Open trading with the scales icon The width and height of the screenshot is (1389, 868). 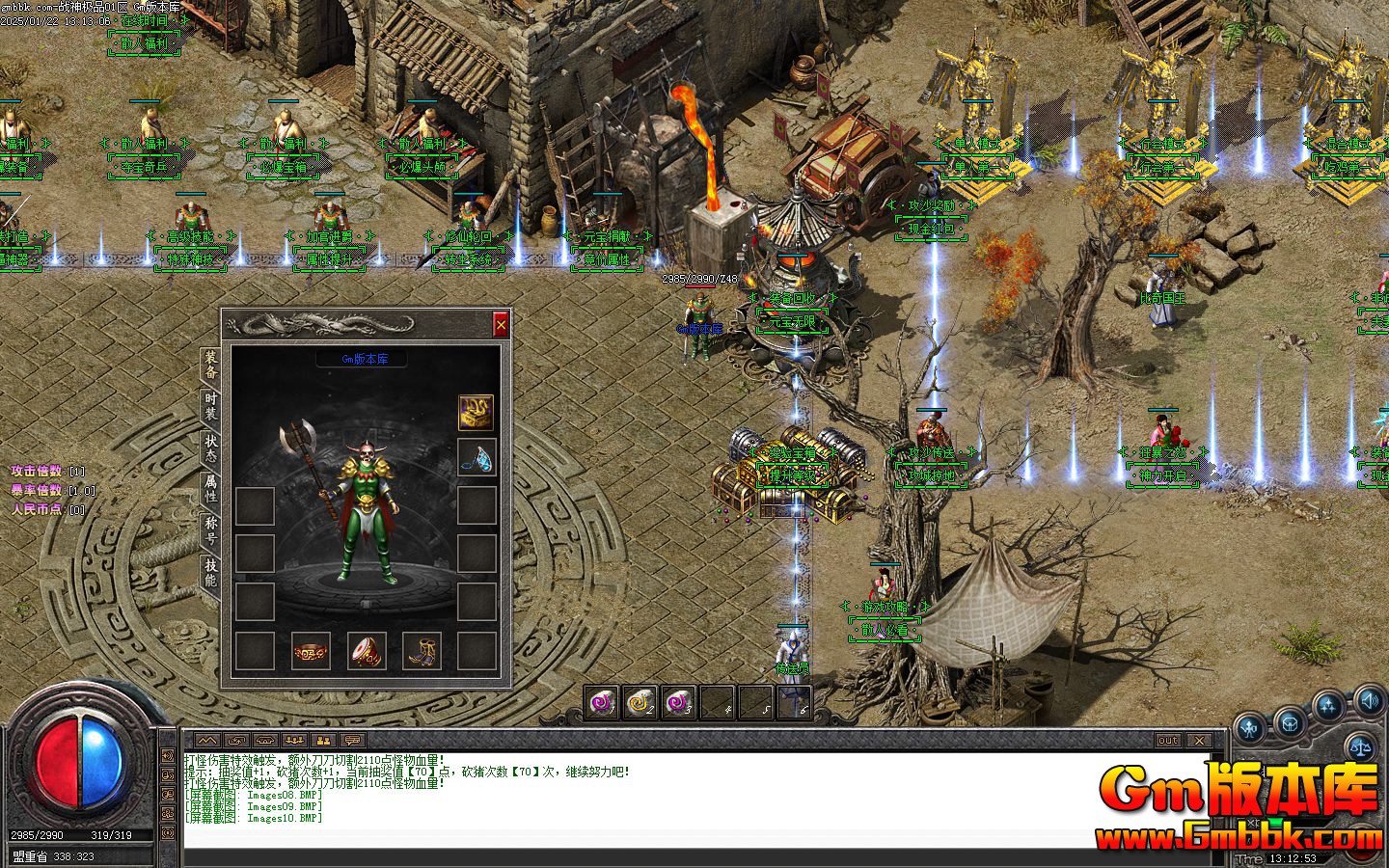coord(1359,746)
